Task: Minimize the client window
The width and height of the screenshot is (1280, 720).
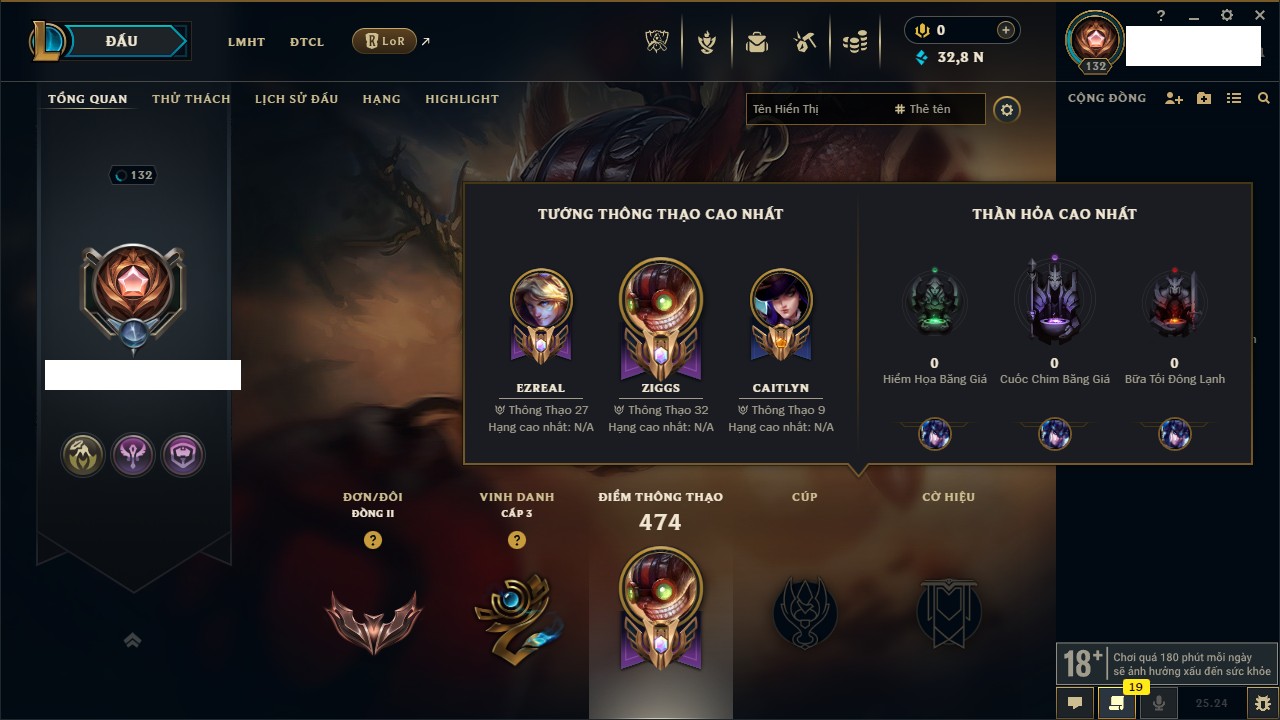Action: (1194, 16)
